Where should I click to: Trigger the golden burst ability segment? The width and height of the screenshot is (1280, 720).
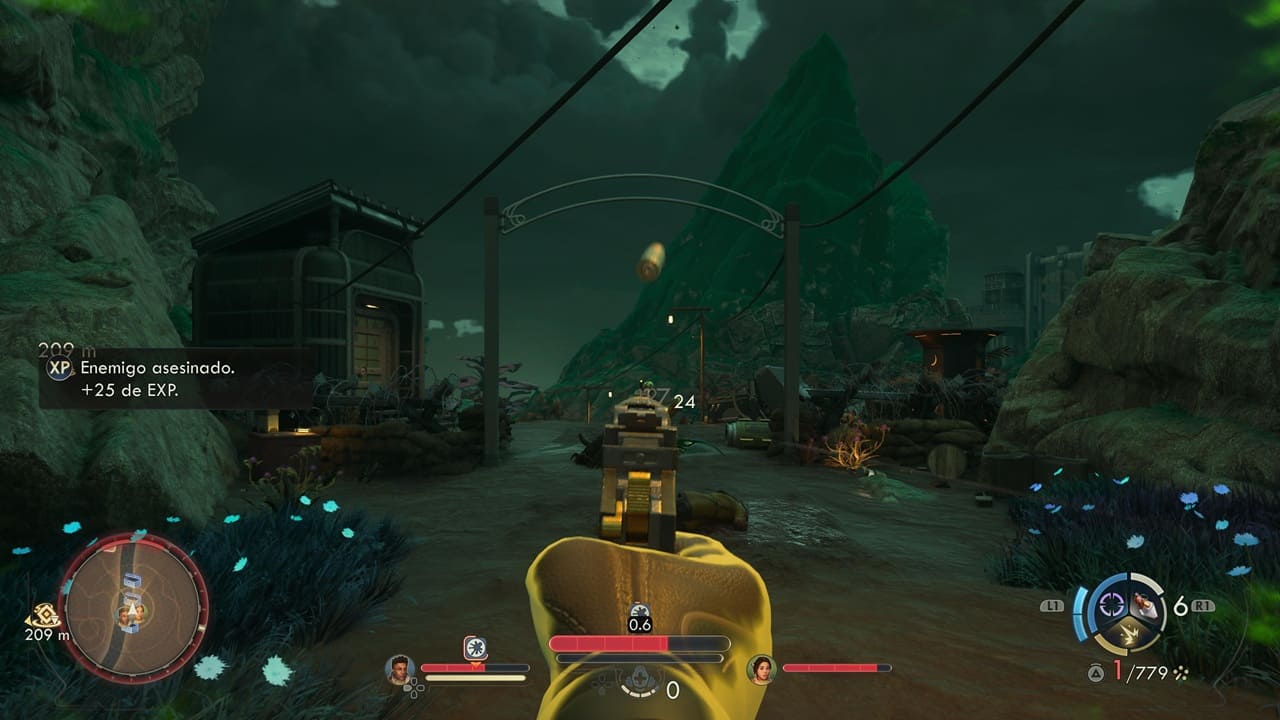(x=1128, y=632)
